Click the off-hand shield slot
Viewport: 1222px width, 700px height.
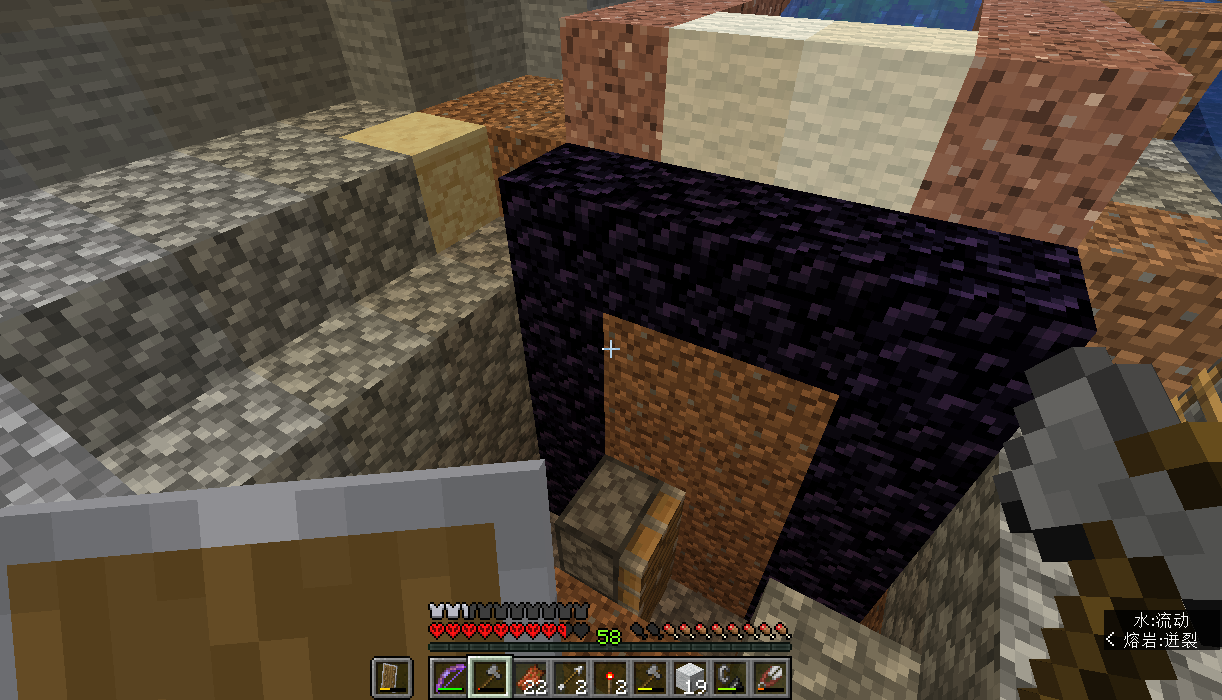tap(392, 678)
